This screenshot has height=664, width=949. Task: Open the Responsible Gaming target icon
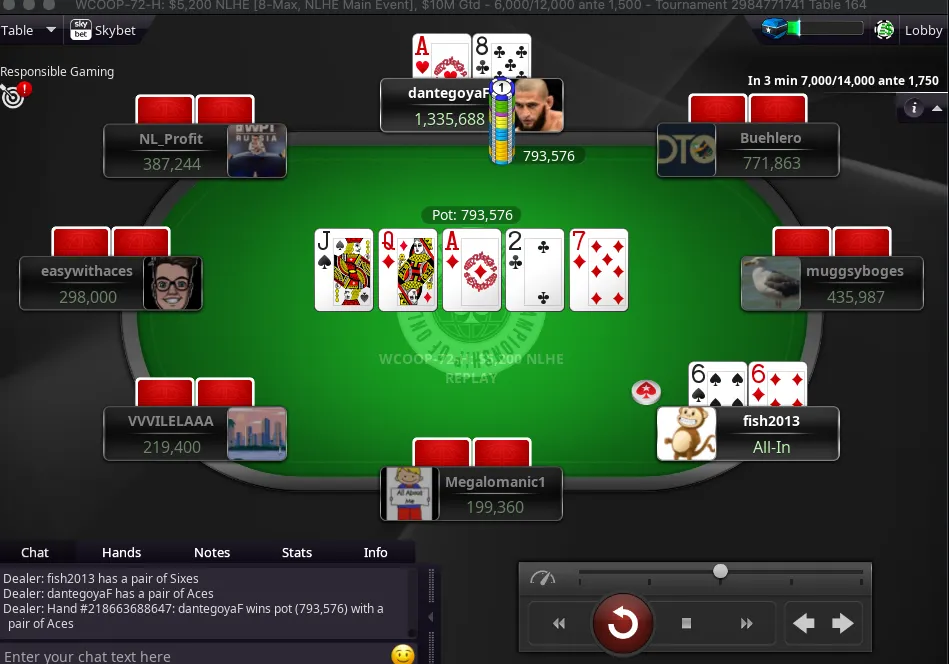click(13, 96)
